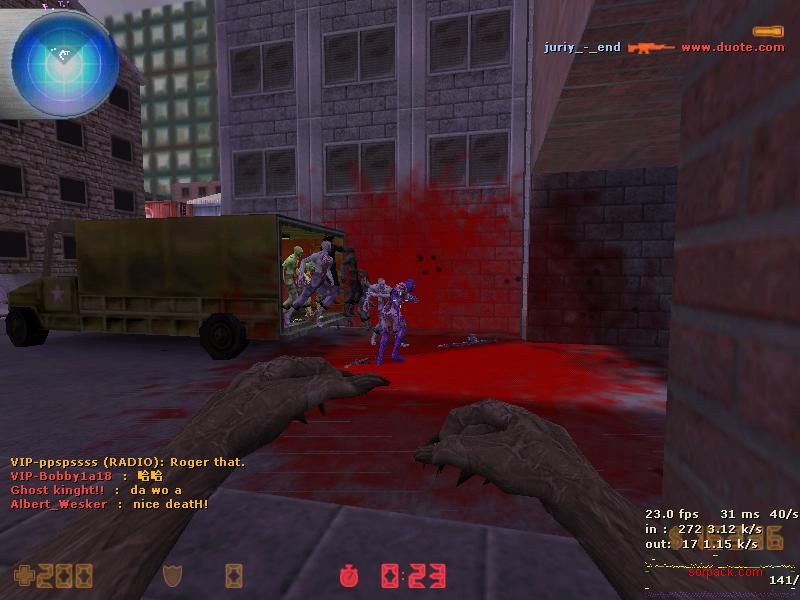
Task: Select the Ghost kinght!! chat line
Action: click(96, 490)
